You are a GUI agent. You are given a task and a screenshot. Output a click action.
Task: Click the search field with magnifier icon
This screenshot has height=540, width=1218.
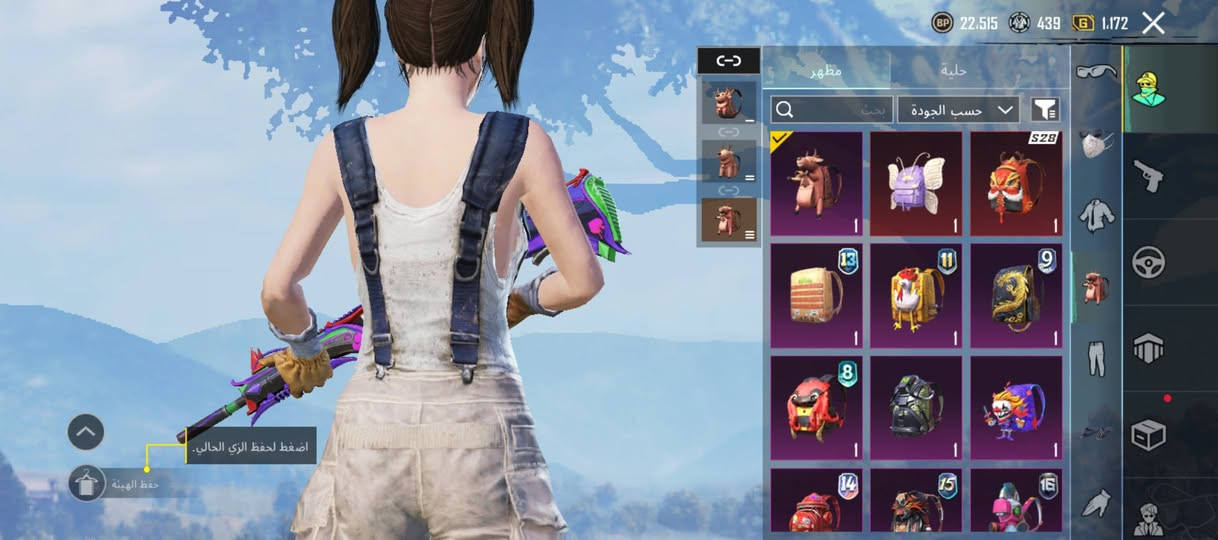(x=831, y=109)
